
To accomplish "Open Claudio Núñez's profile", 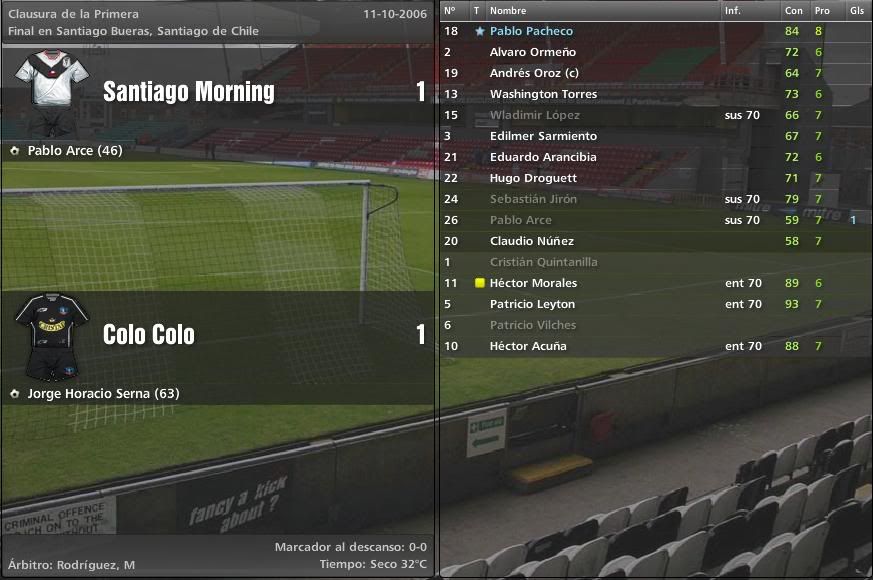I will tap(531, 241).
